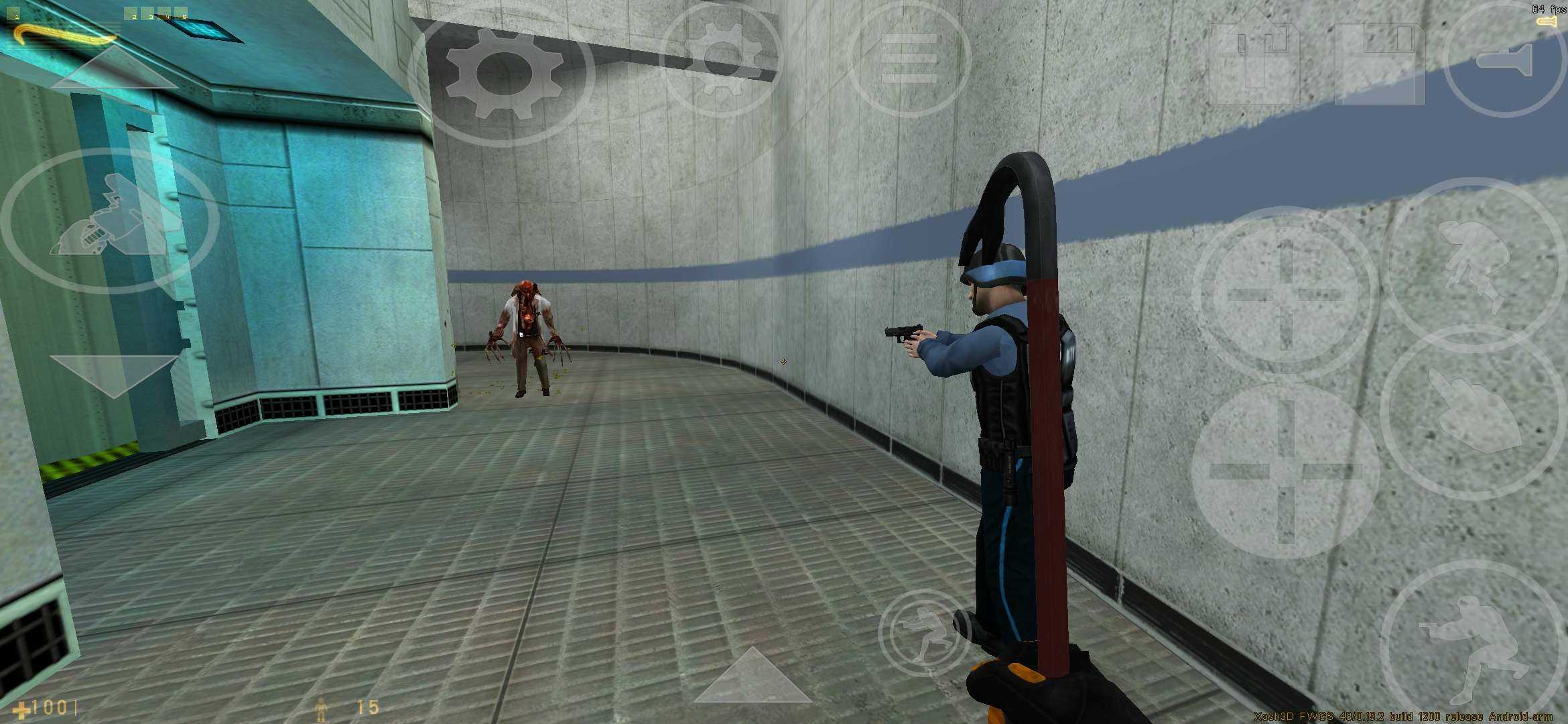Select weapon slot 5 in the HUD bar
Screen dimensions: 1568x724
pos(183,13)
